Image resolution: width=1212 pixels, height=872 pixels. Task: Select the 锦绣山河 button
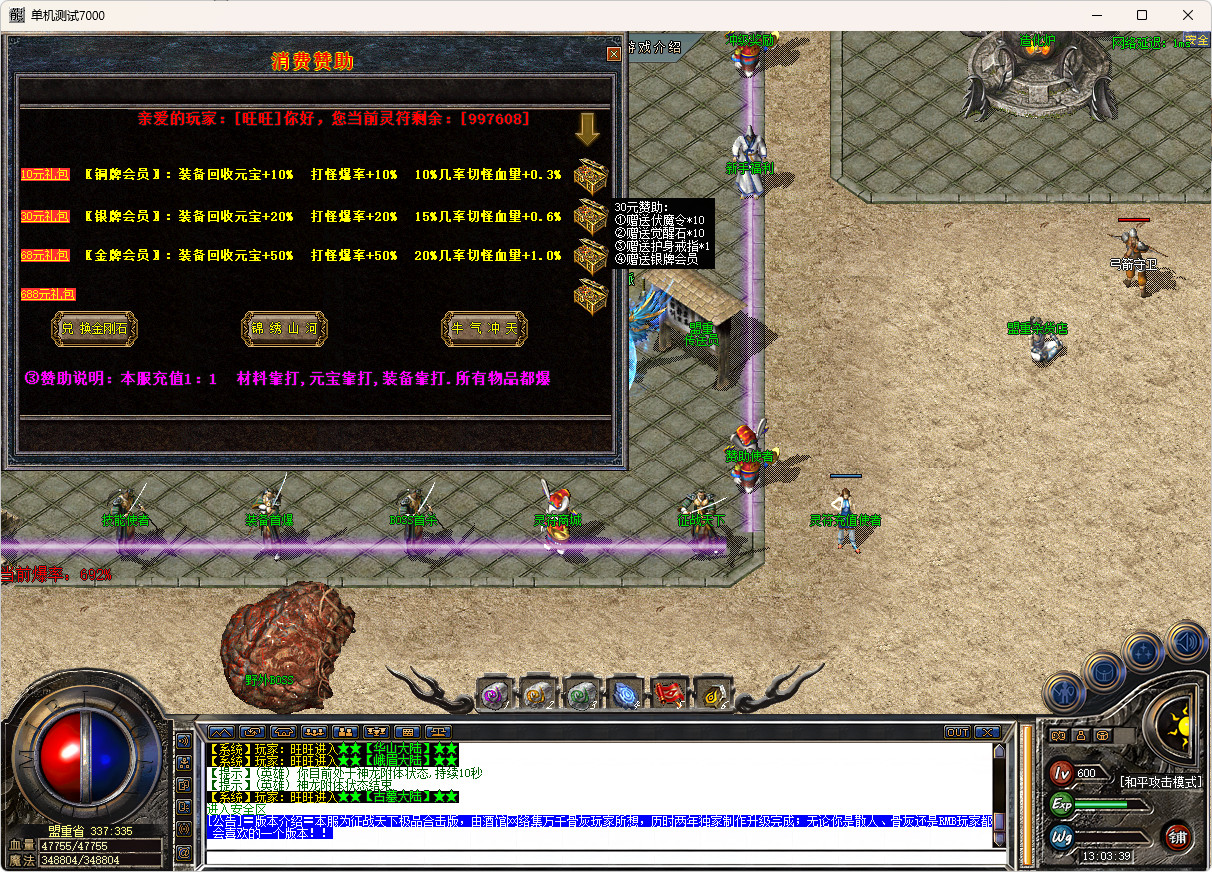(x=285, y=328)
